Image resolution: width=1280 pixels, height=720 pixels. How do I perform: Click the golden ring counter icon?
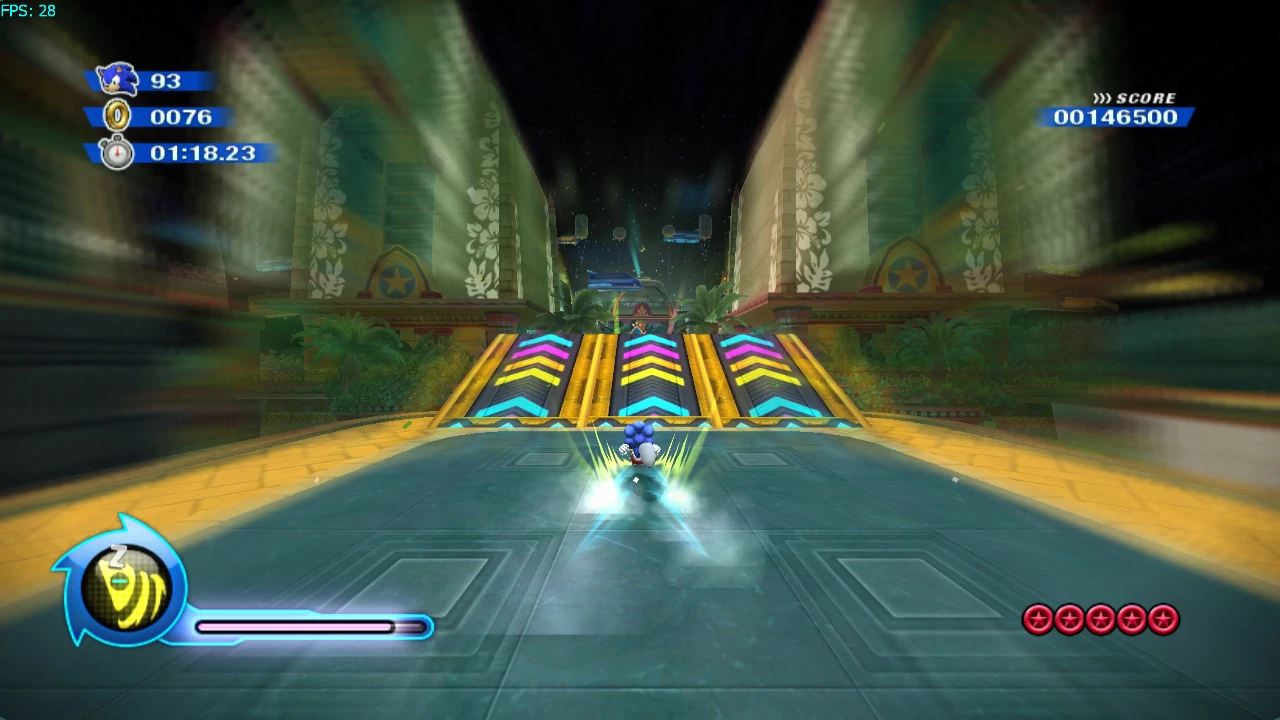point(117,116)
